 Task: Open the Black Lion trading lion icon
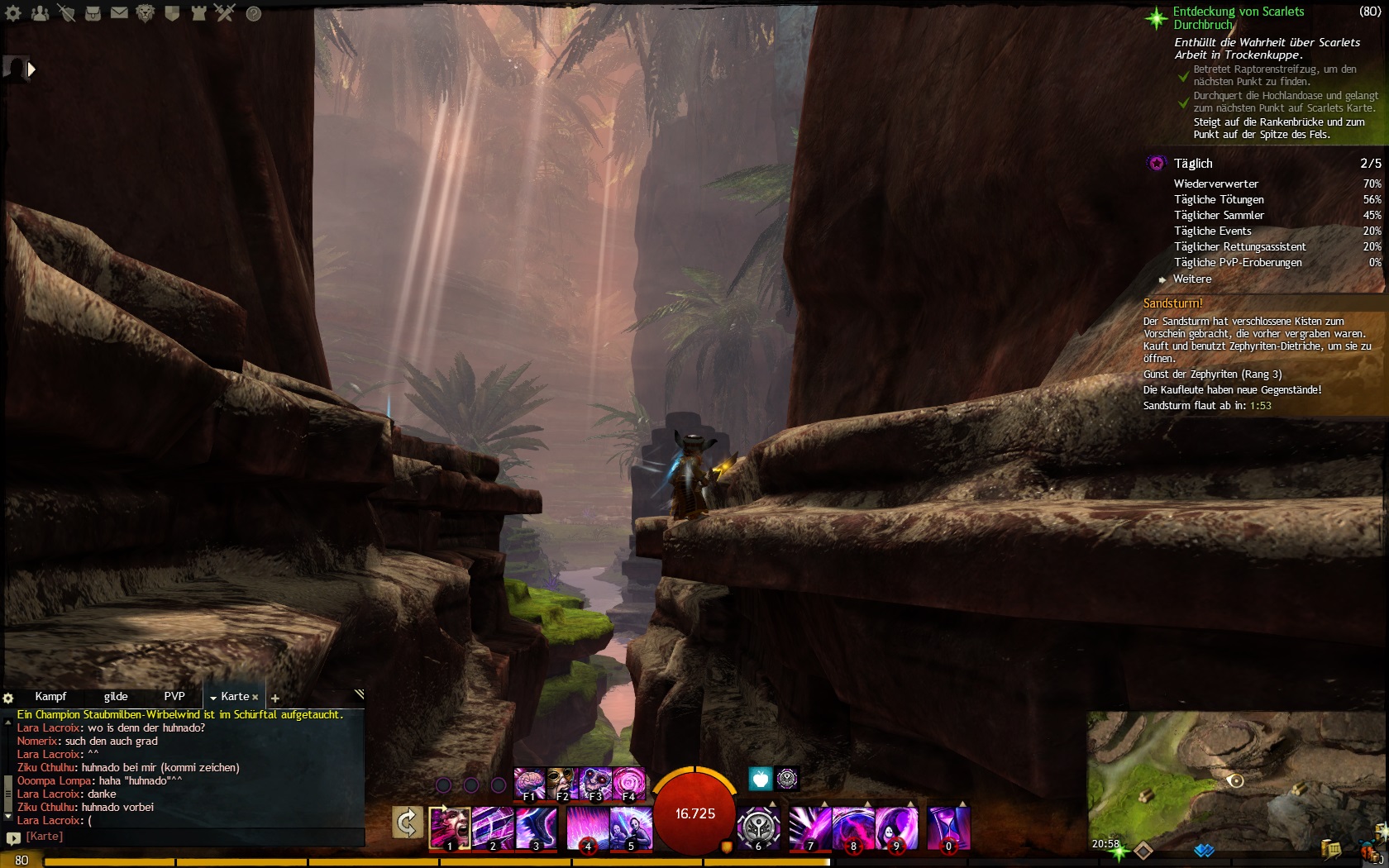[x=146, y=13]
